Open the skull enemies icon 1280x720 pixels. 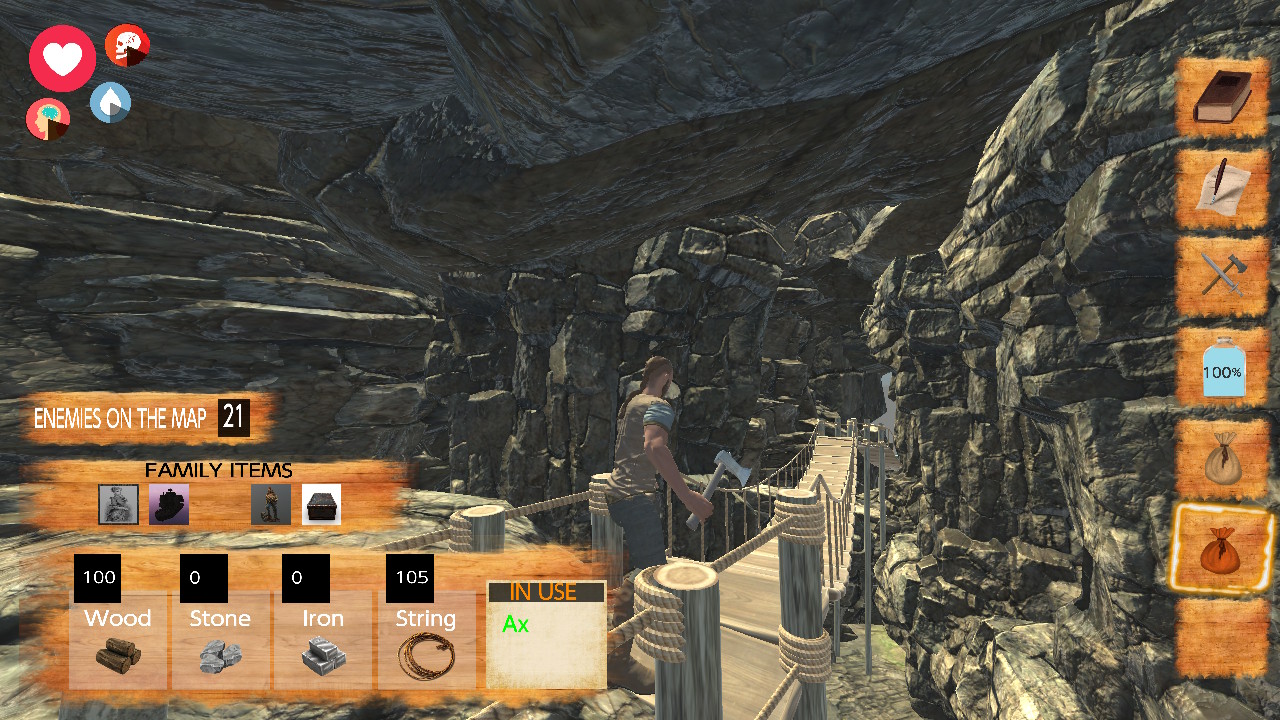(x=128, y=44)
